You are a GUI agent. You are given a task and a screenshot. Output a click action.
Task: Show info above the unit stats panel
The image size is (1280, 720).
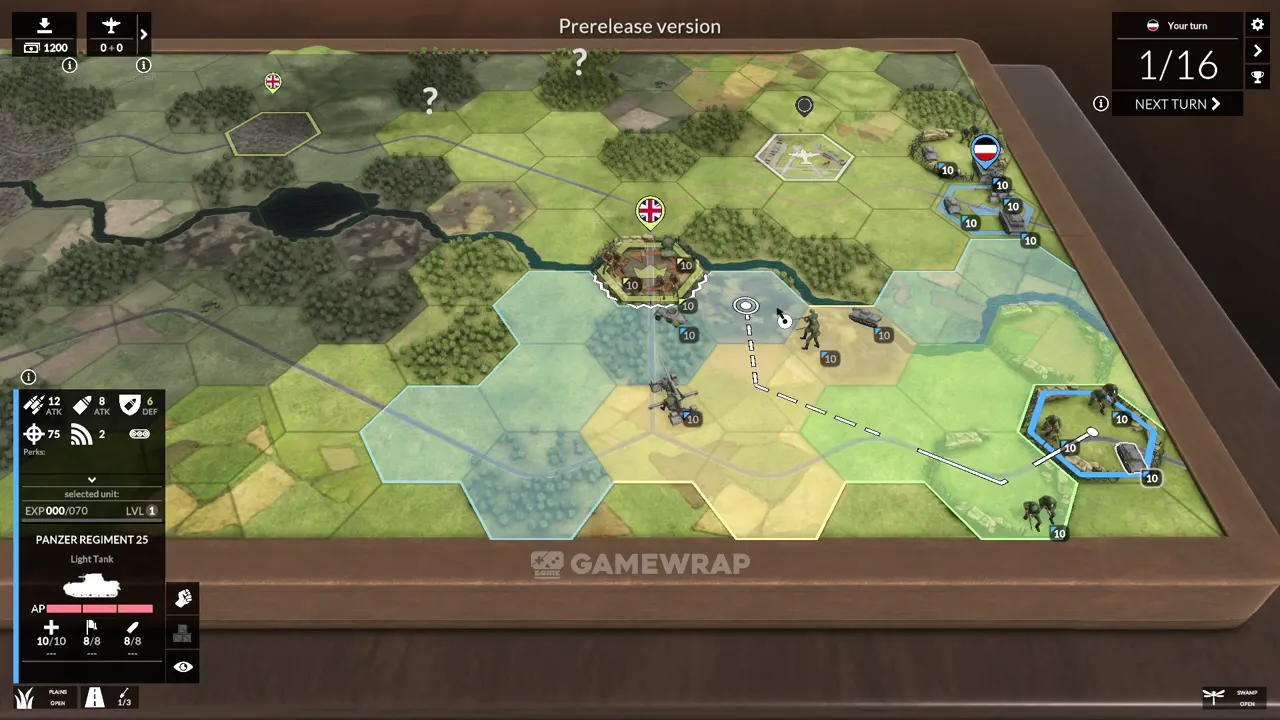29,377
